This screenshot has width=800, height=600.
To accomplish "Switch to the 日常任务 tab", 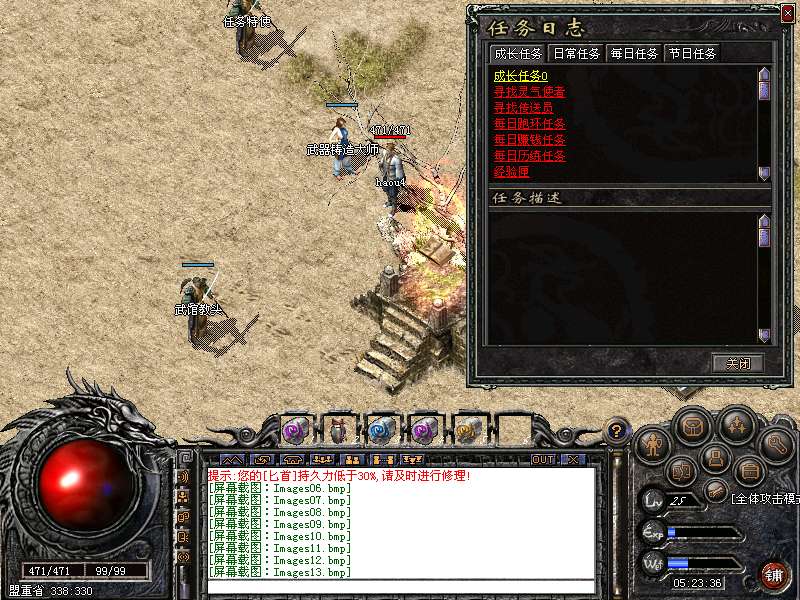I will tap(576, 53).
